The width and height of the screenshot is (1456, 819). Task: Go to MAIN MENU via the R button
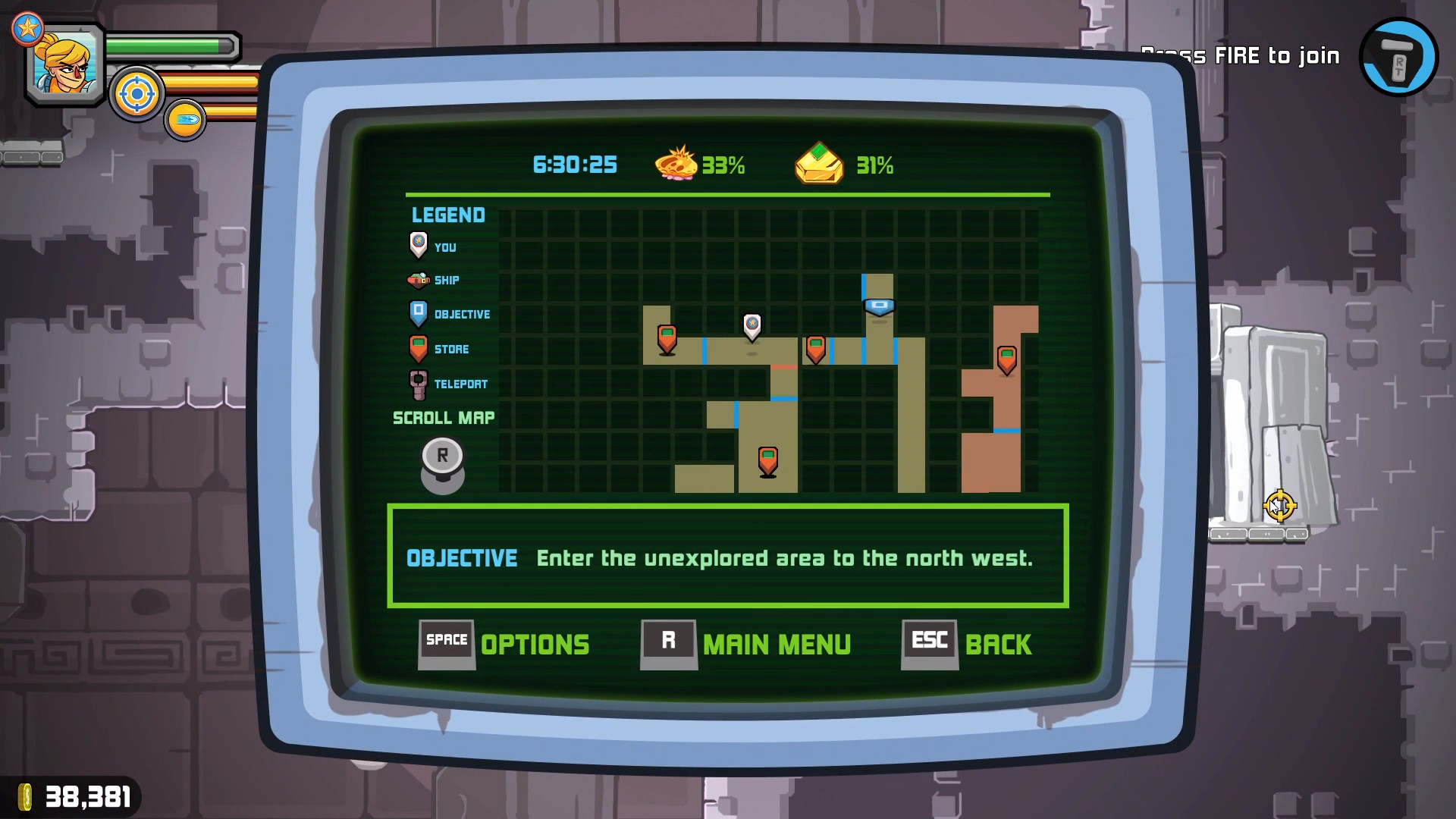point(669,641)
